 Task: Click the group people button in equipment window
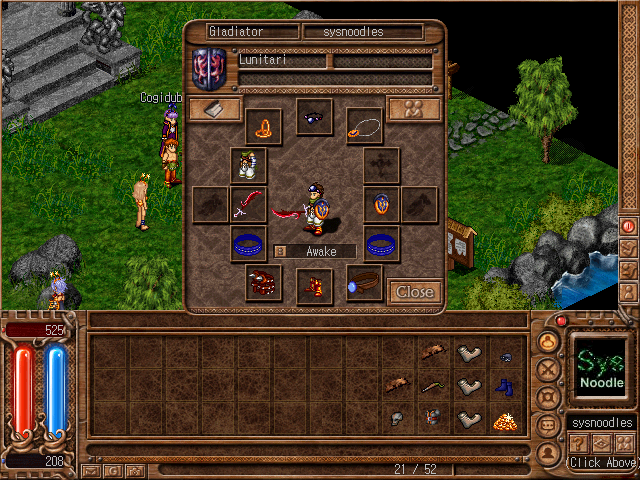[x=414, y=109]
